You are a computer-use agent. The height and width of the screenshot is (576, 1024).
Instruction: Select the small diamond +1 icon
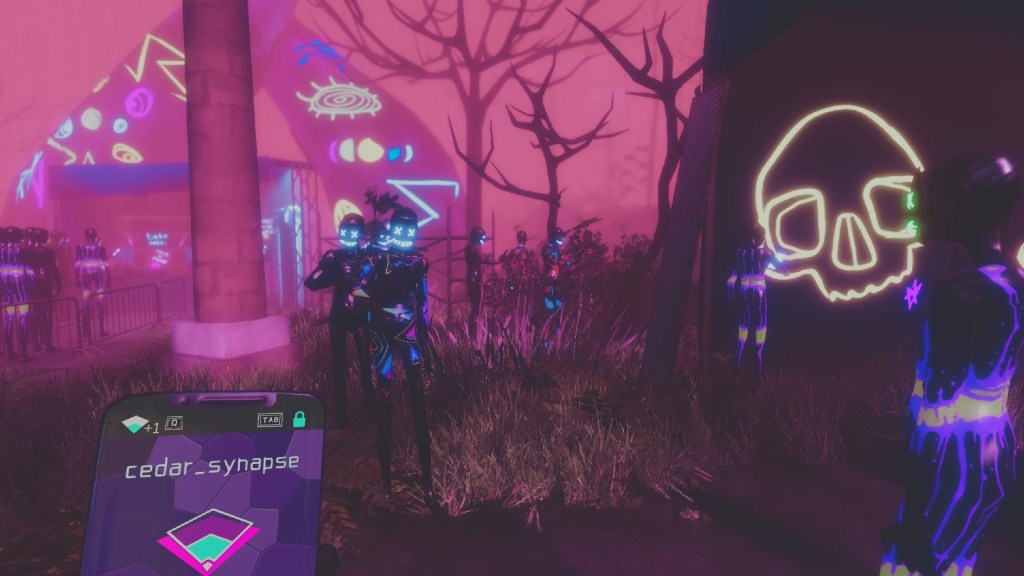point(133,425)
